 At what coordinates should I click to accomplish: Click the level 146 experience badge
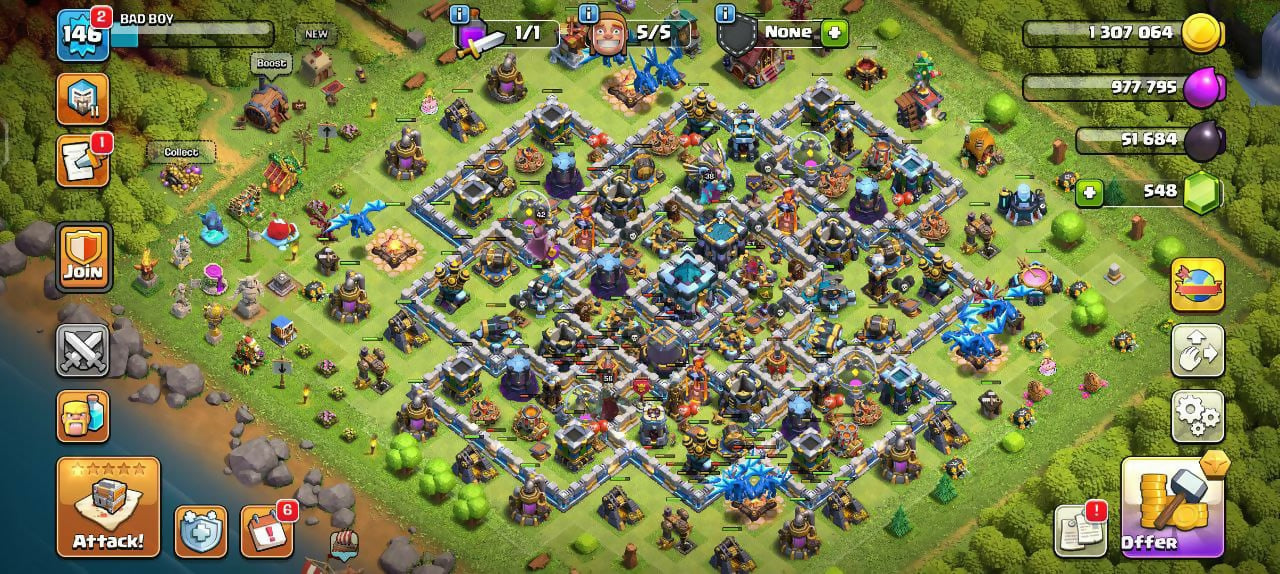(82, 33)
